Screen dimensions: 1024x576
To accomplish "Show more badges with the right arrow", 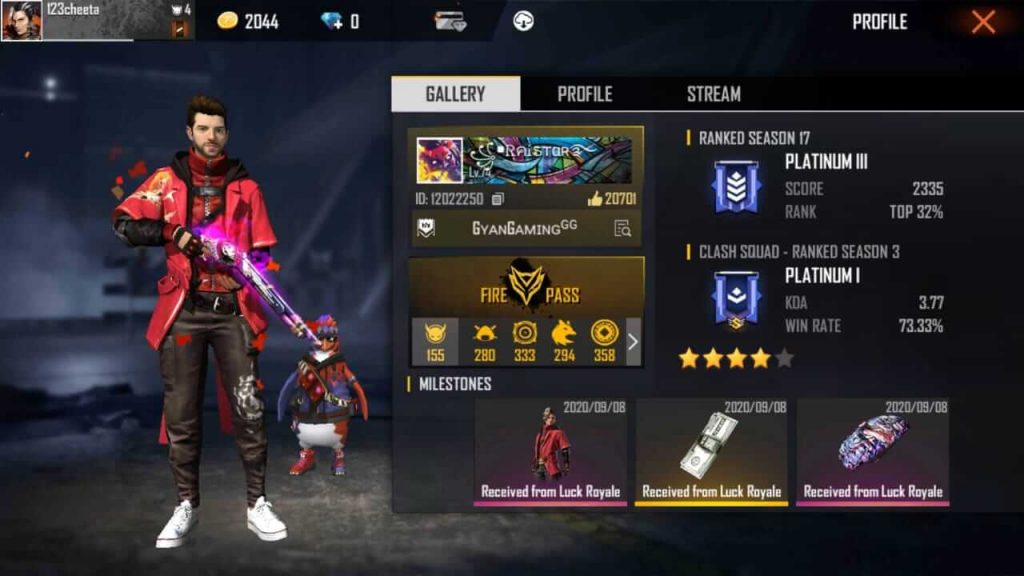I will [632, 342].
